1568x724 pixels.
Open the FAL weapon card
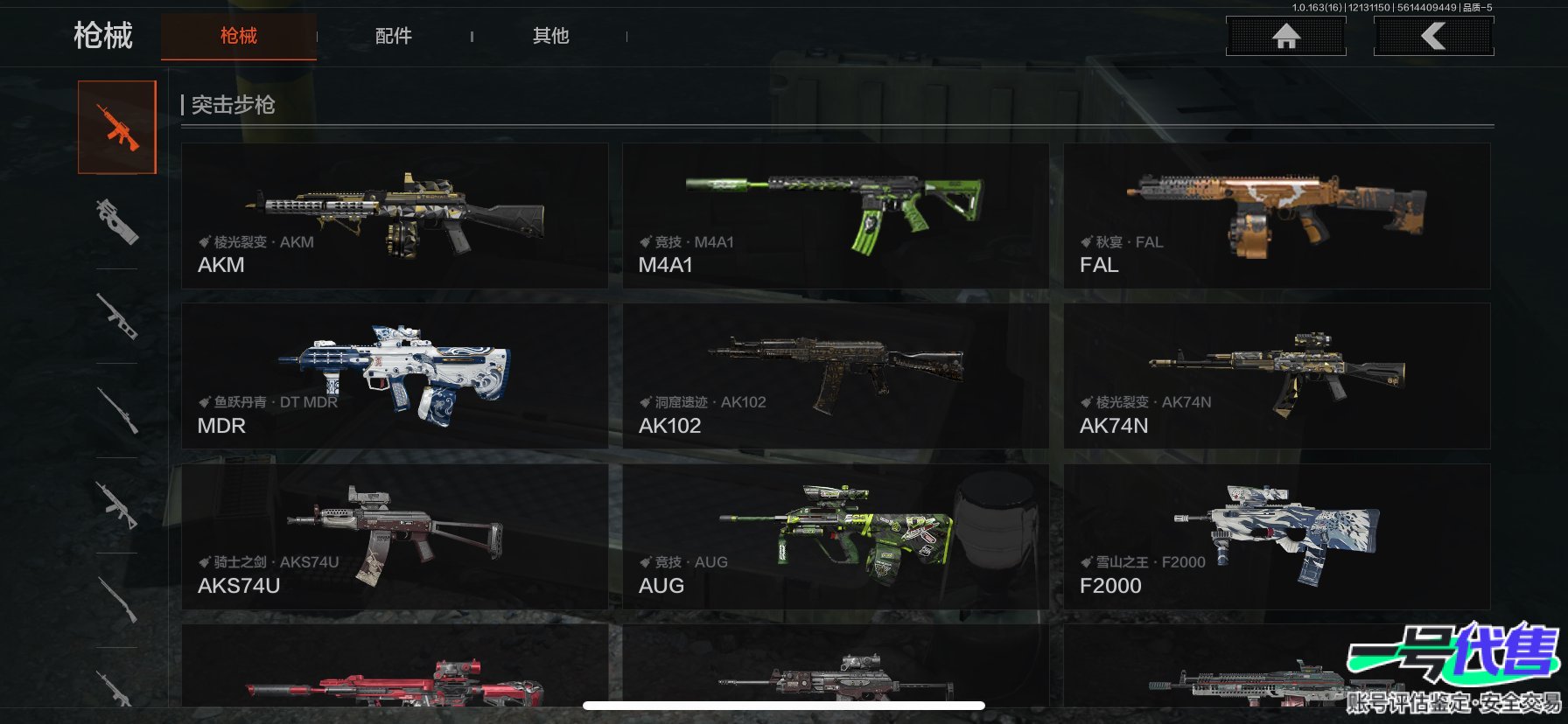[1276, 216]
